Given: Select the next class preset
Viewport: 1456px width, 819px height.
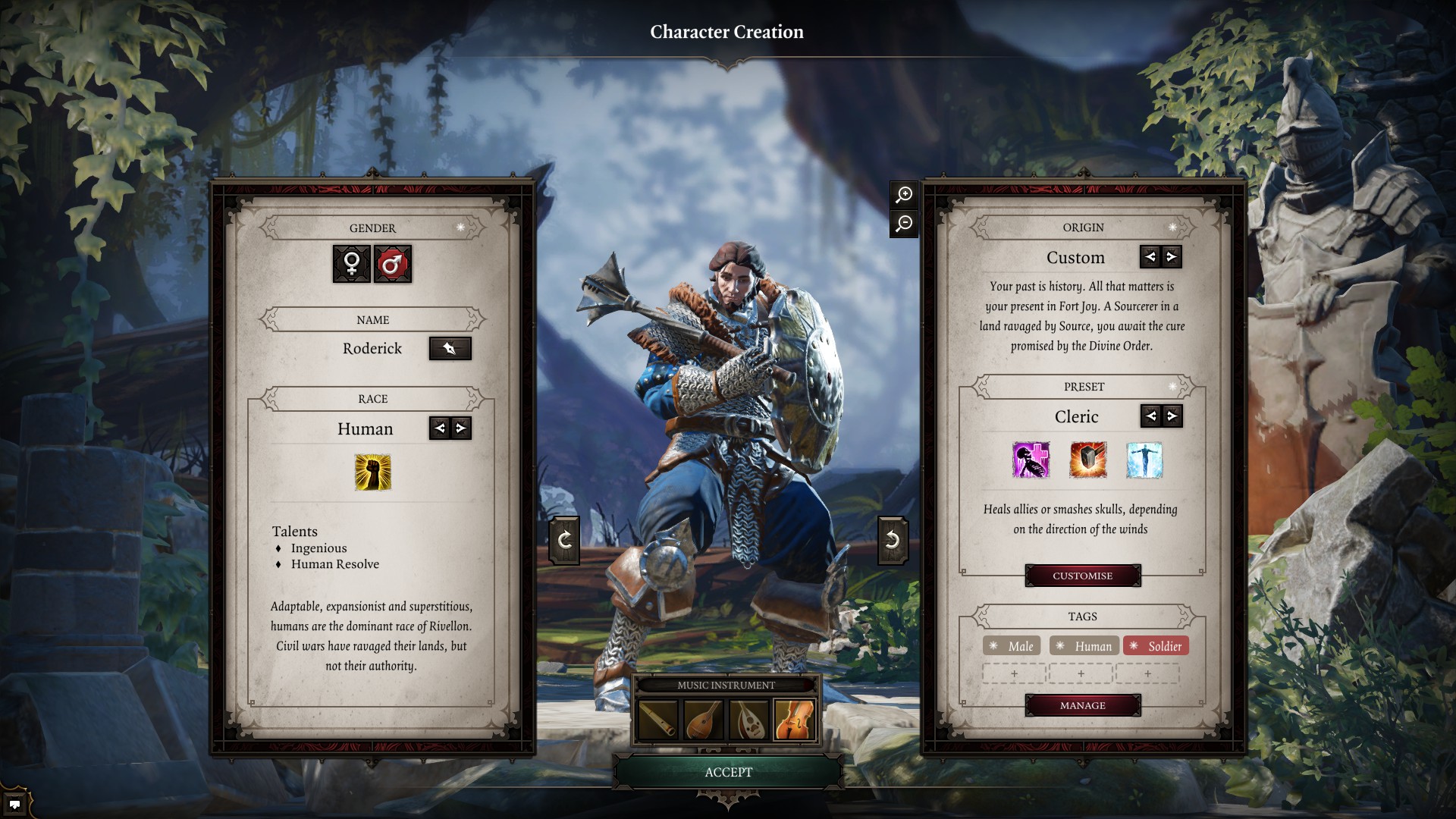Looking at the screenshot, I should (x=1172, y=416).
